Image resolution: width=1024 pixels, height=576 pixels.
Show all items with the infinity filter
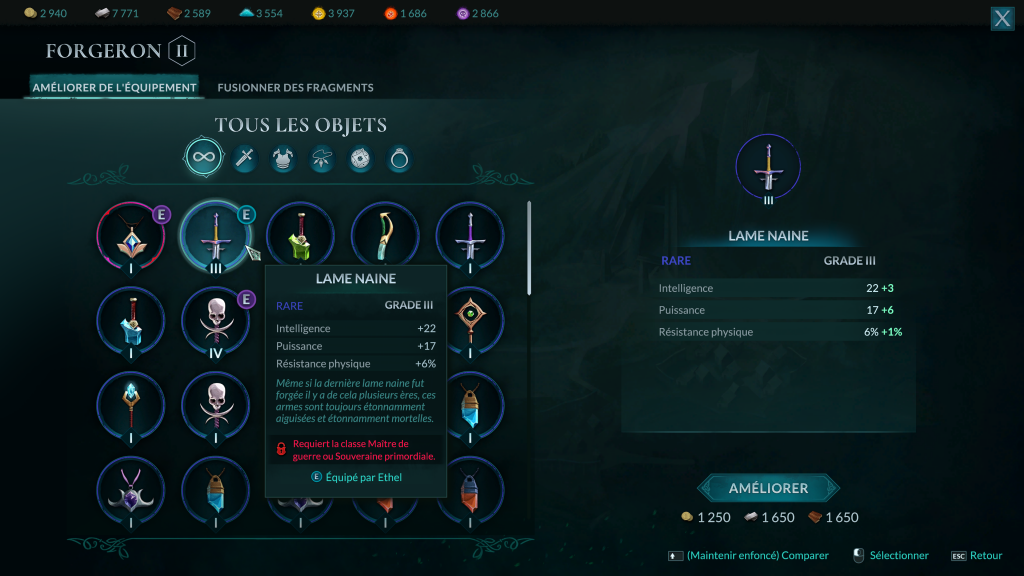[x=203, y=157]
